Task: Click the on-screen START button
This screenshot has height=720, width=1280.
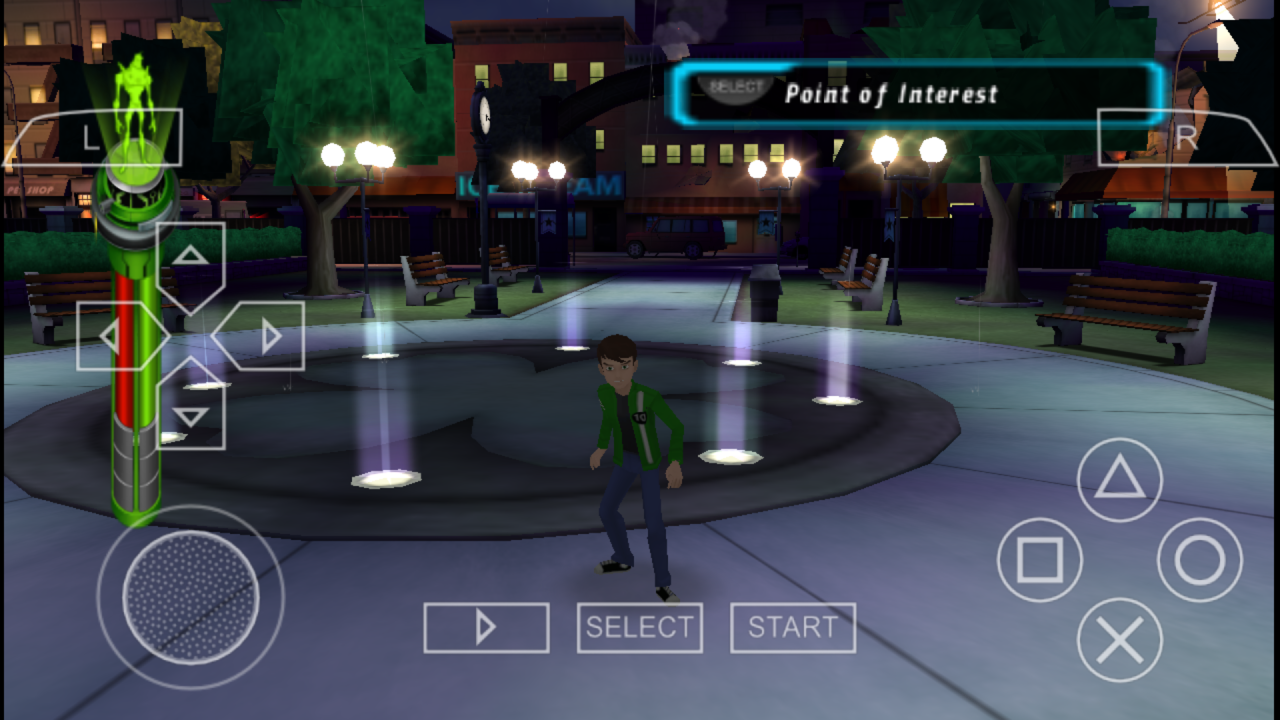Action: click(793, 628)
